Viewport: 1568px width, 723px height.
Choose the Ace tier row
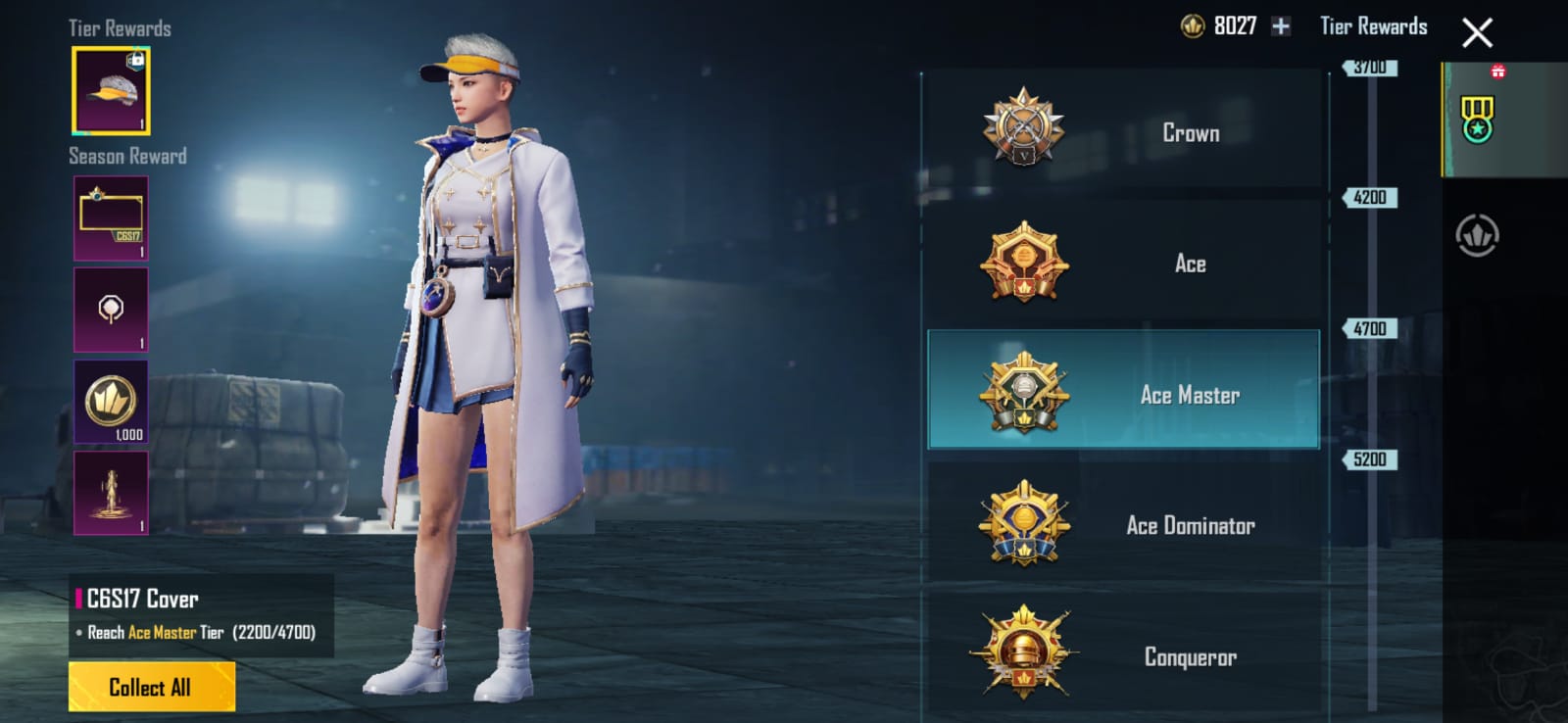pos(1123,263)
